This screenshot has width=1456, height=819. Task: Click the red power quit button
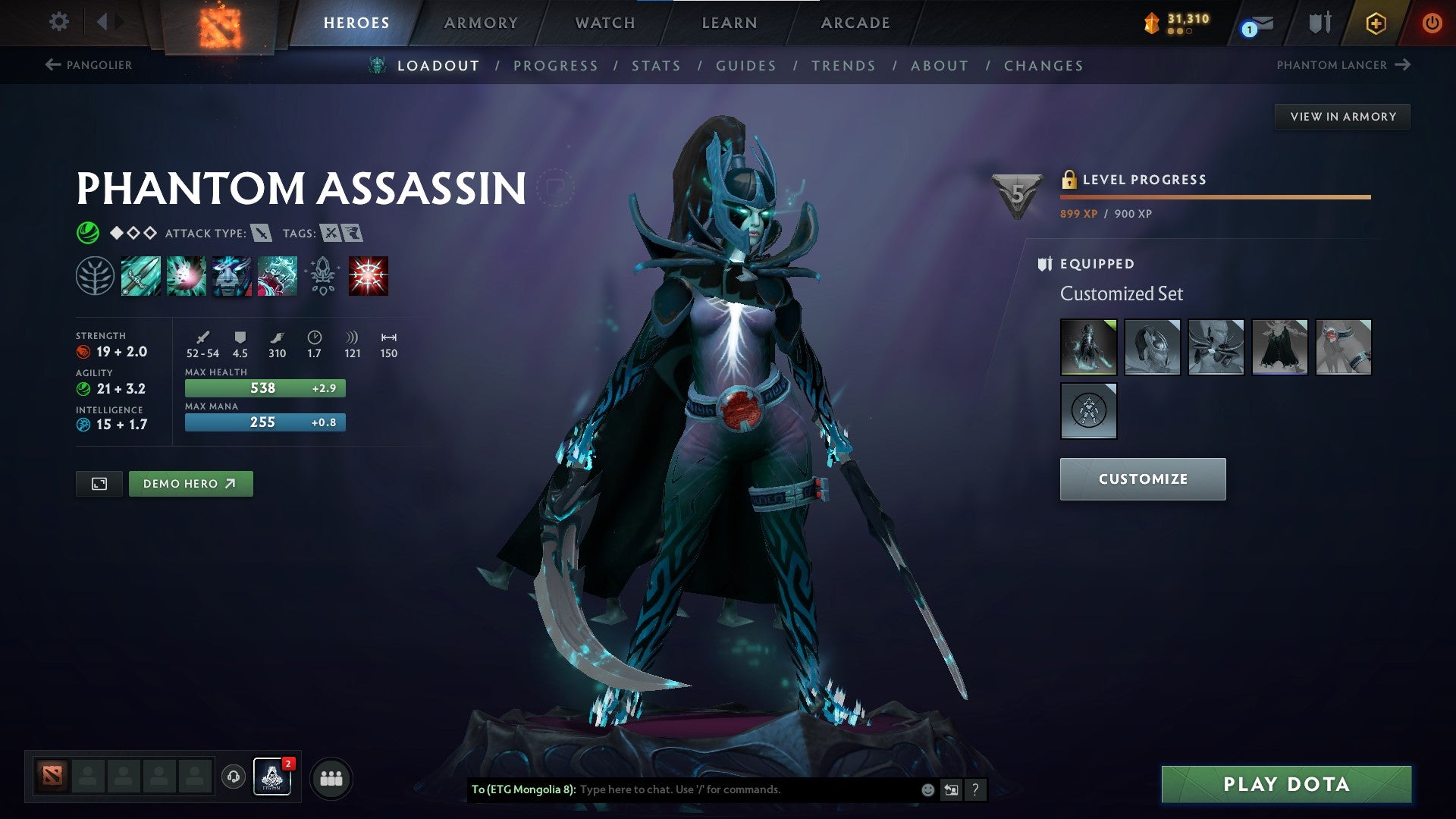[1432, 23]
